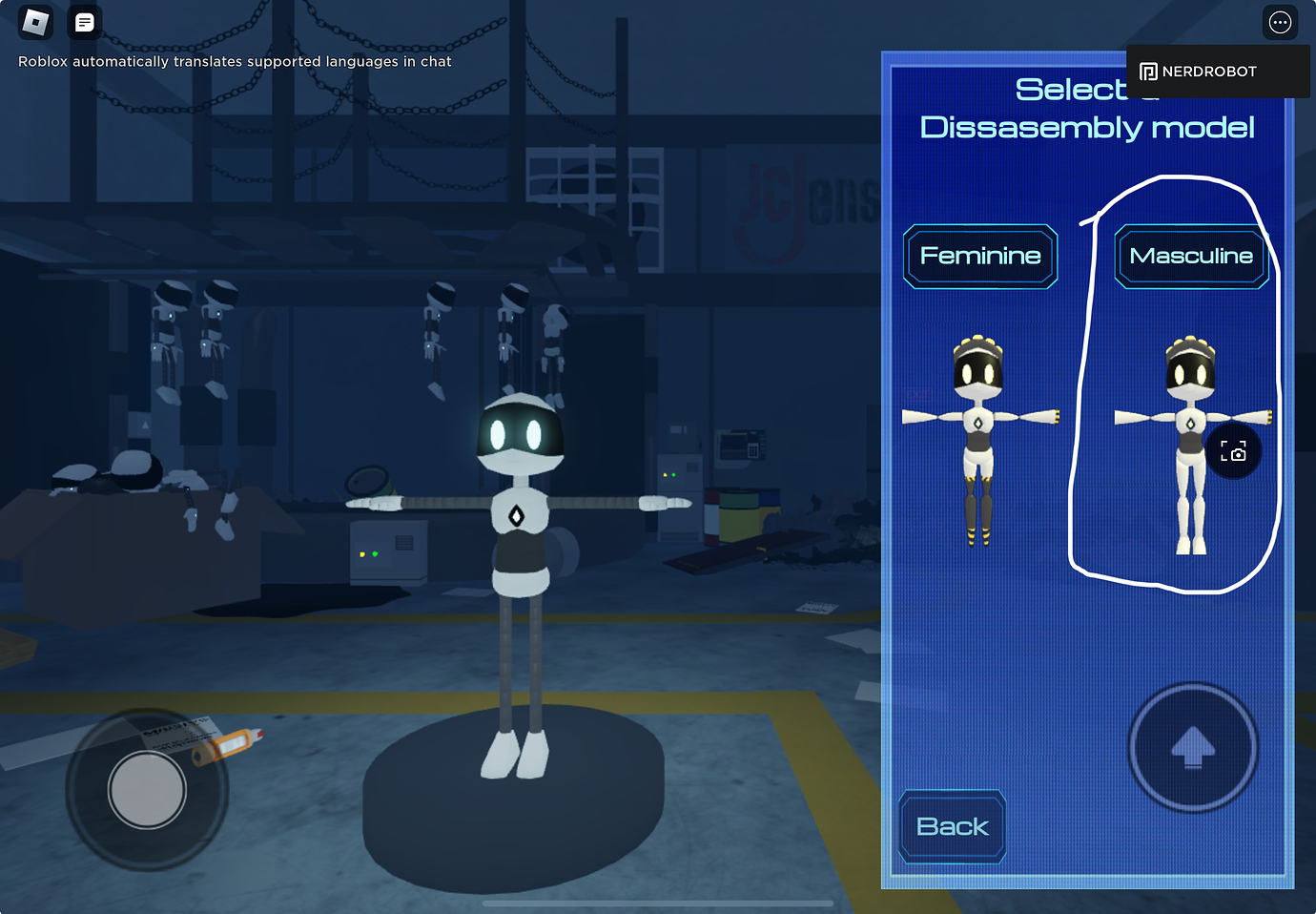The image size is (1316, 914).
Task: Open the chat icon
Action: coord(84,21)
